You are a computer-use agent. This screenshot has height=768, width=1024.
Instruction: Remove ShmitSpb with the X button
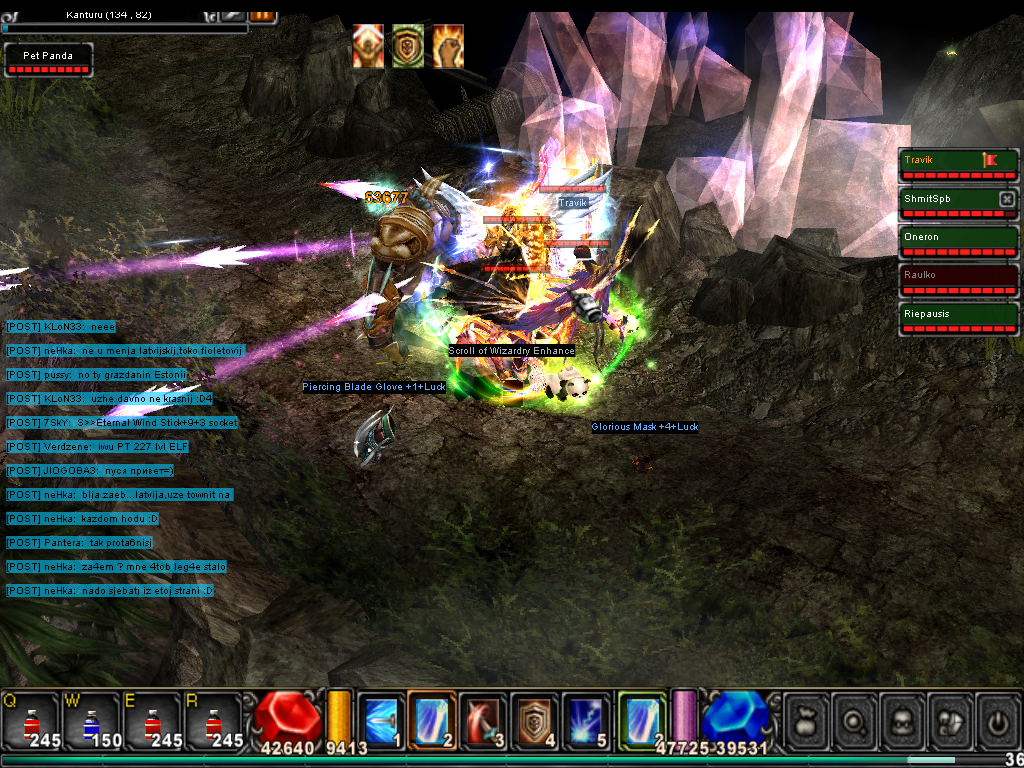(x=1007, y=199)
